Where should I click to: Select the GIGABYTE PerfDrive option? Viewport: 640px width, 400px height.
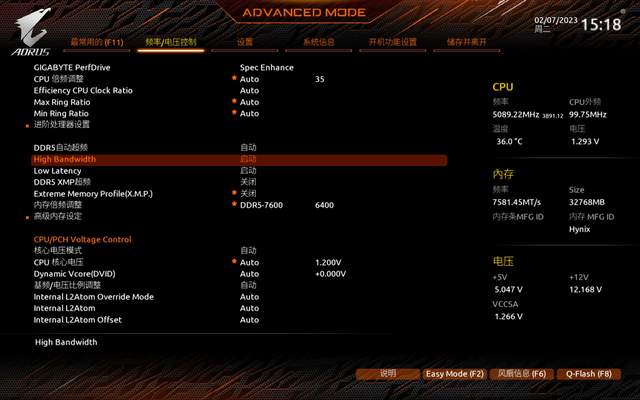click(x=72, y=67)
